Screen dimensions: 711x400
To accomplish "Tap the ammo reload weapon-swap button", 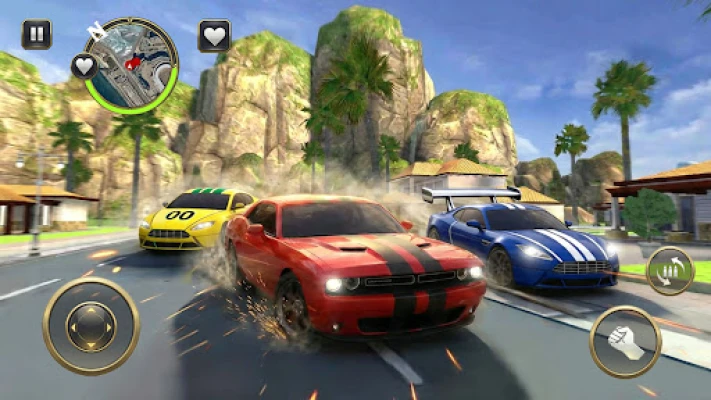I will pos(669,270).
